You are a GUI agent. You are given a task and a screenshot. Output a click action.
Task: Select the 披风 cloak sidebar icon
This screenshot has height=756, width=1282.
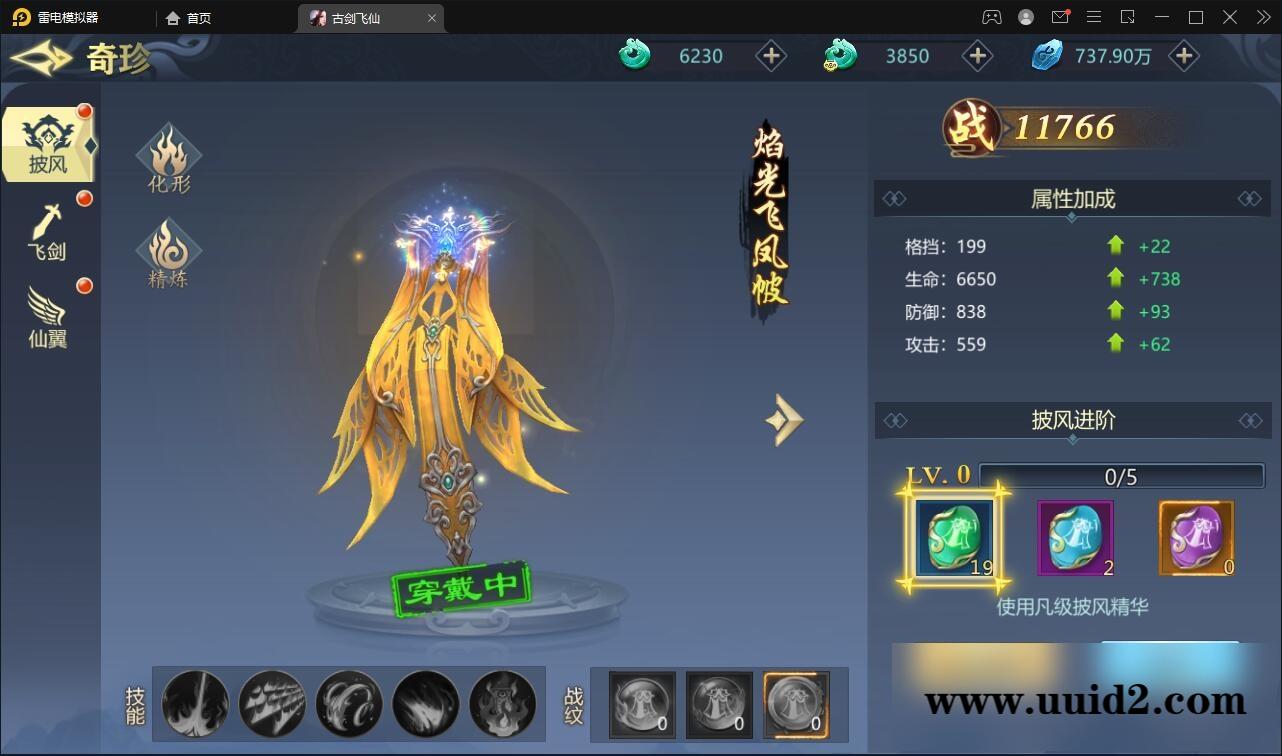pyautogui.click(x=47, y=143)
